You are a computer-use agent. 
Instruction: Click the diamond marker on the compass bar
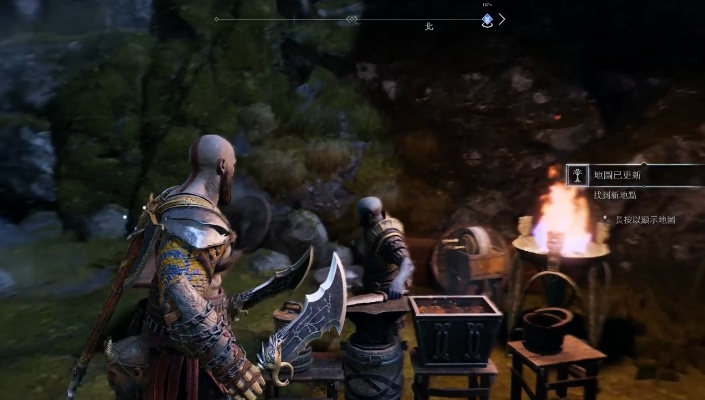tap(351, 19)
